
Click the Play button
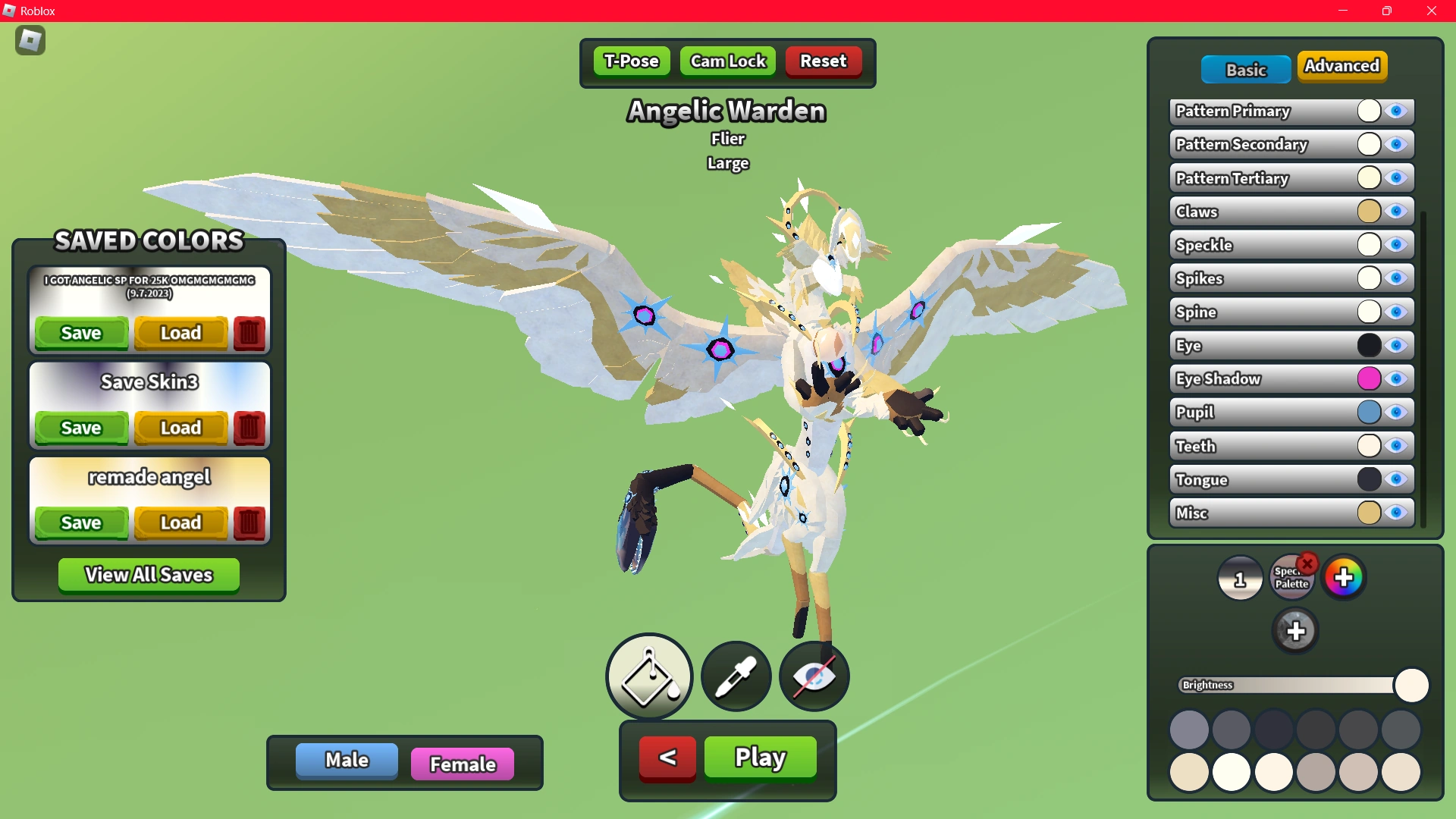[759, 757]
